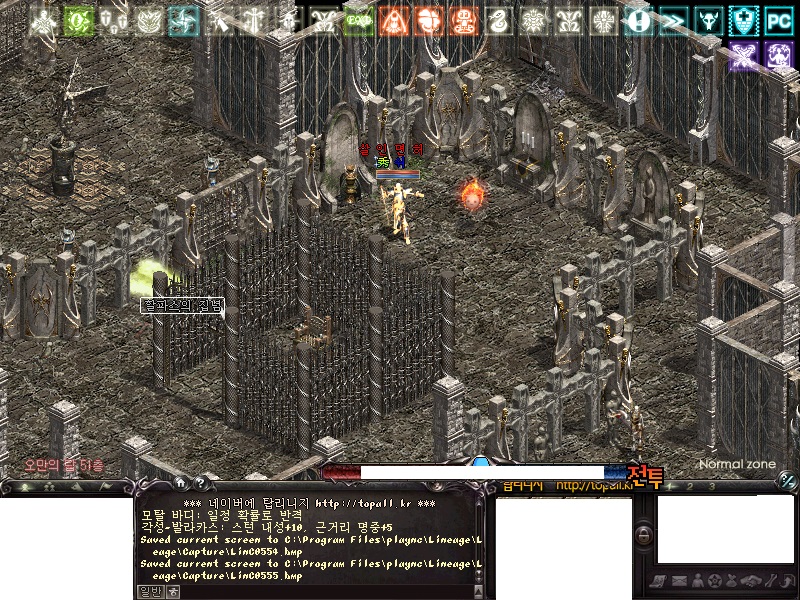Open the character silhouette menu icon
Viewport: 800px width, 600px height.
[697, 581]
